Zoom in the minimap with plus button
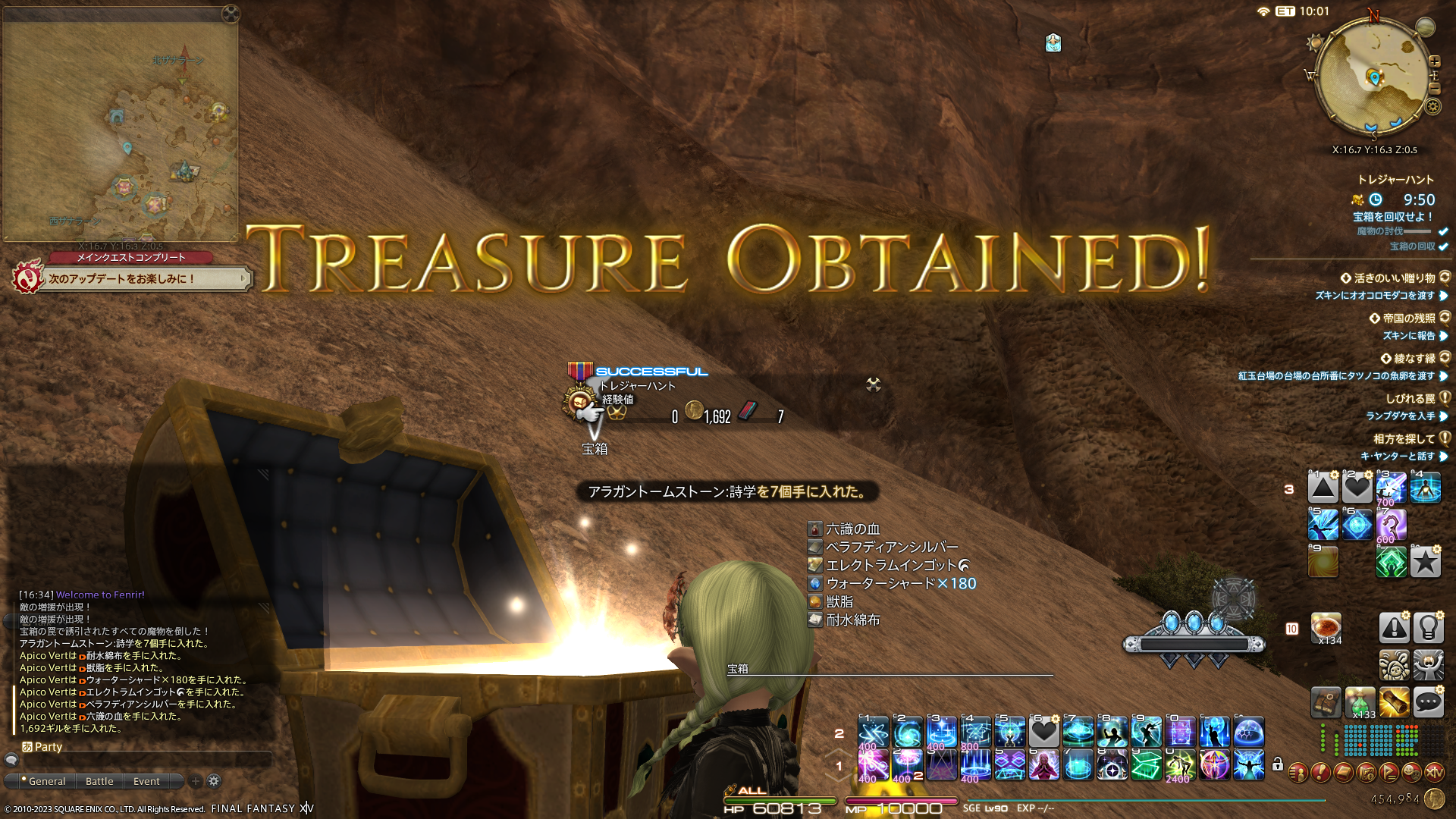 [x=1434, y=61]
